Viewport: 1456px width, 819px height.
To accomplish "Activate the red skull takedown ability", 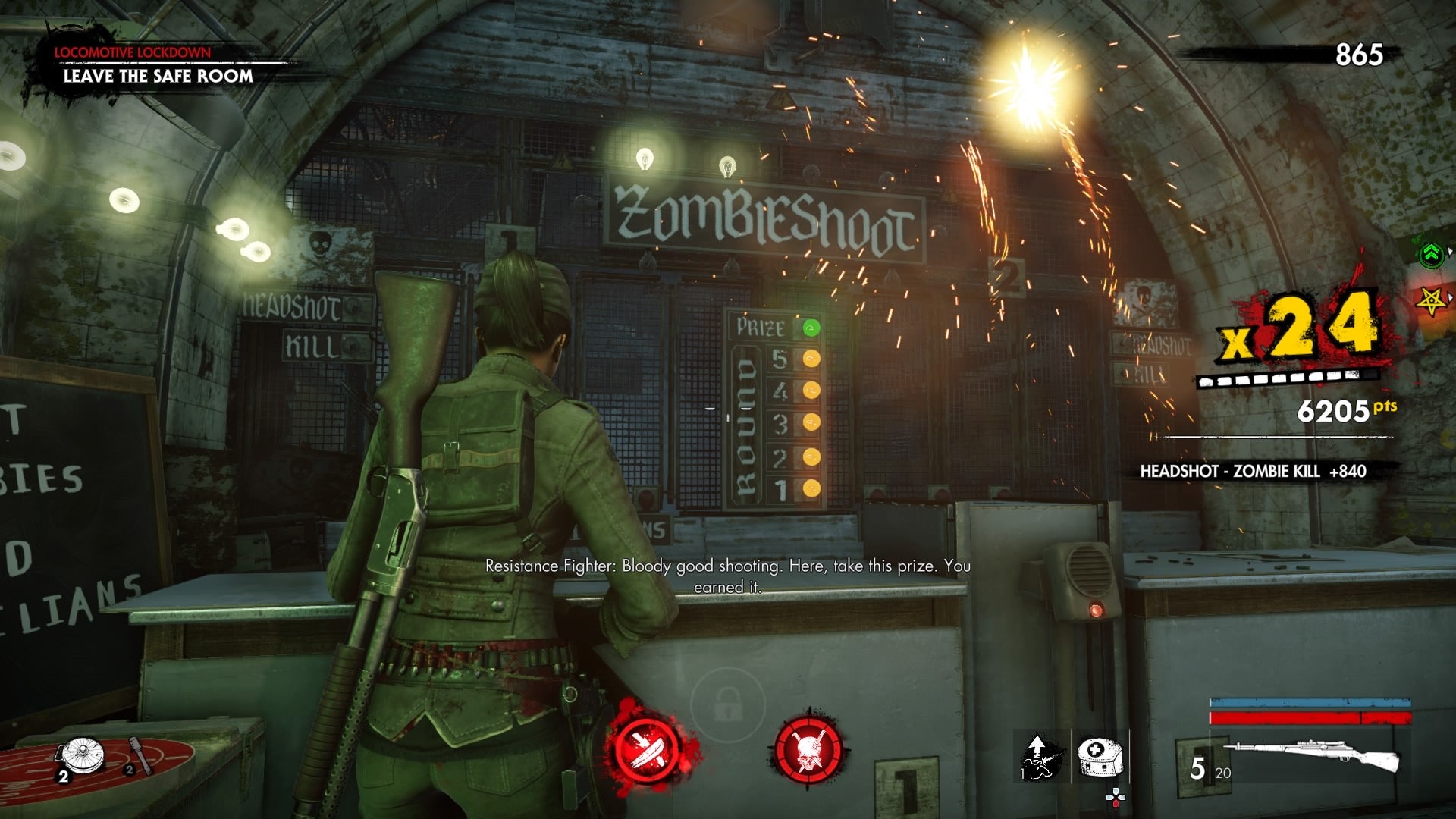I will click(x=808, y=749).
